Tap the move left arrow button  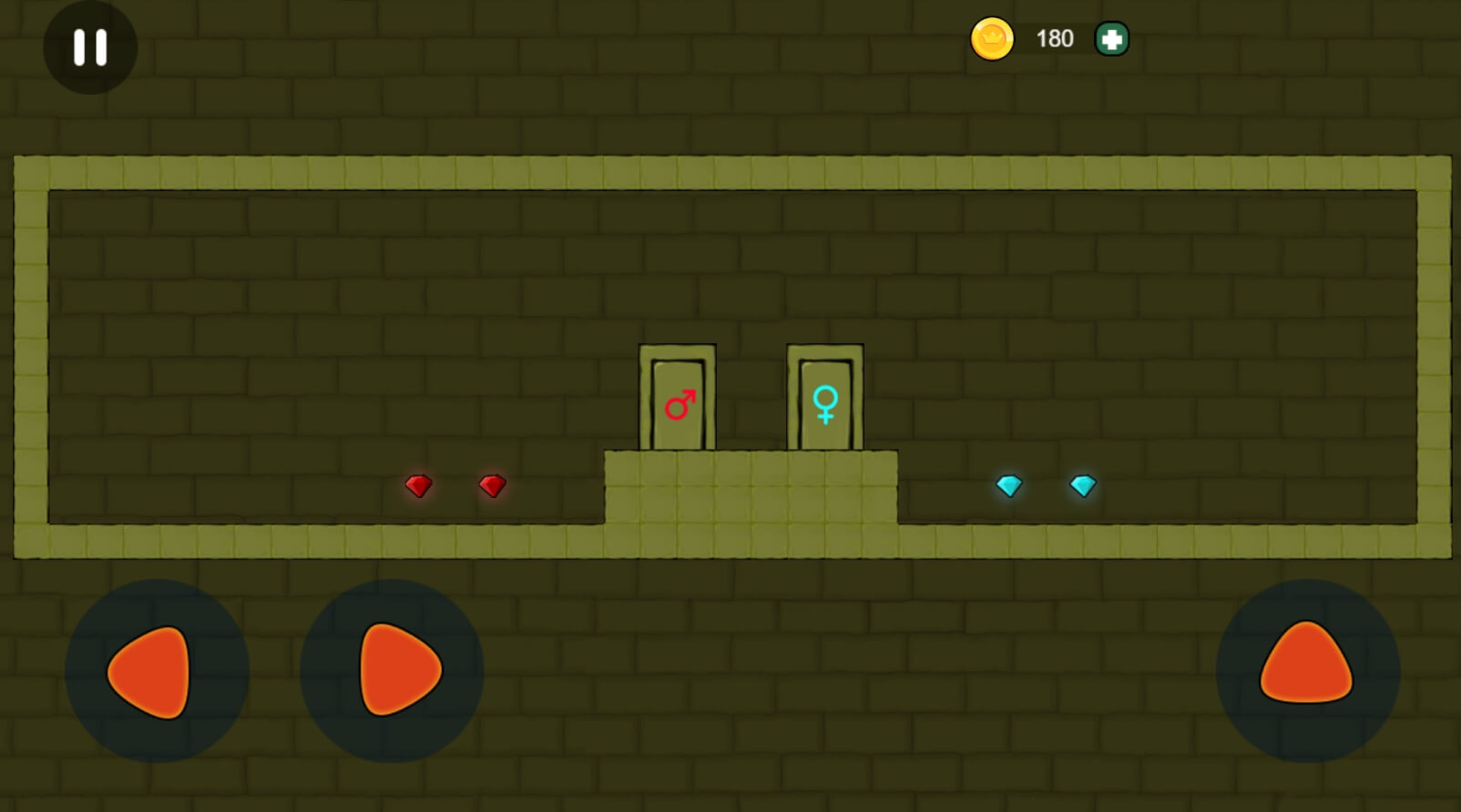[x=156, y=672]
